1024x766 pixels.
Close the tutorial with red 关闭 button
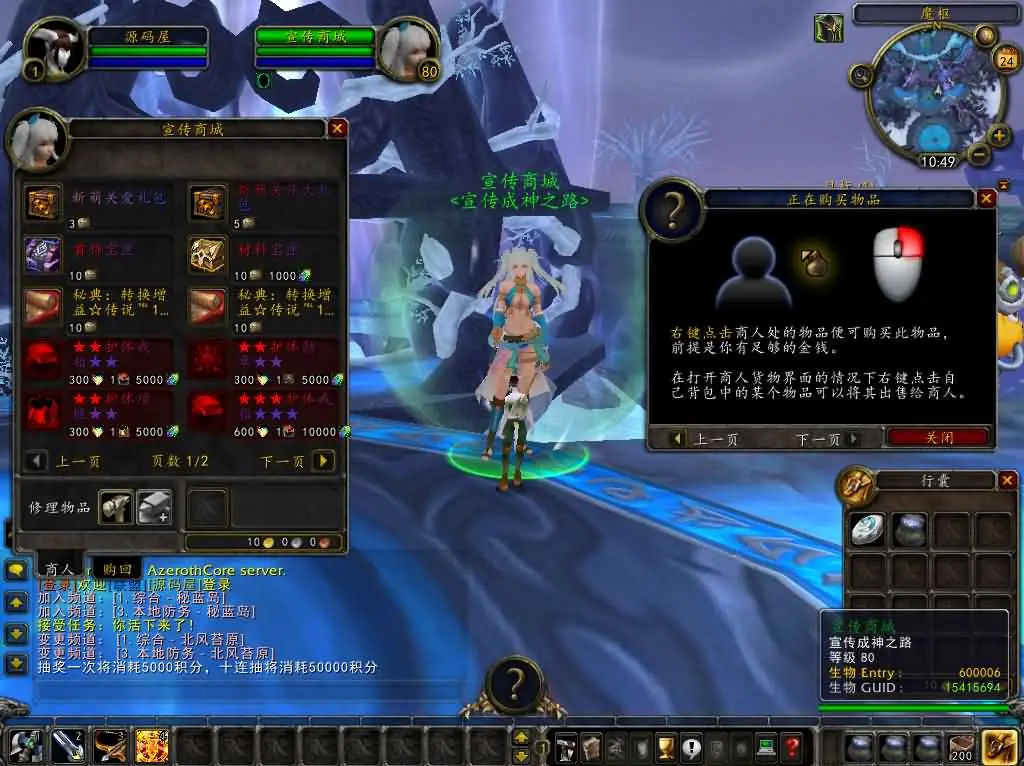[938, 438]
